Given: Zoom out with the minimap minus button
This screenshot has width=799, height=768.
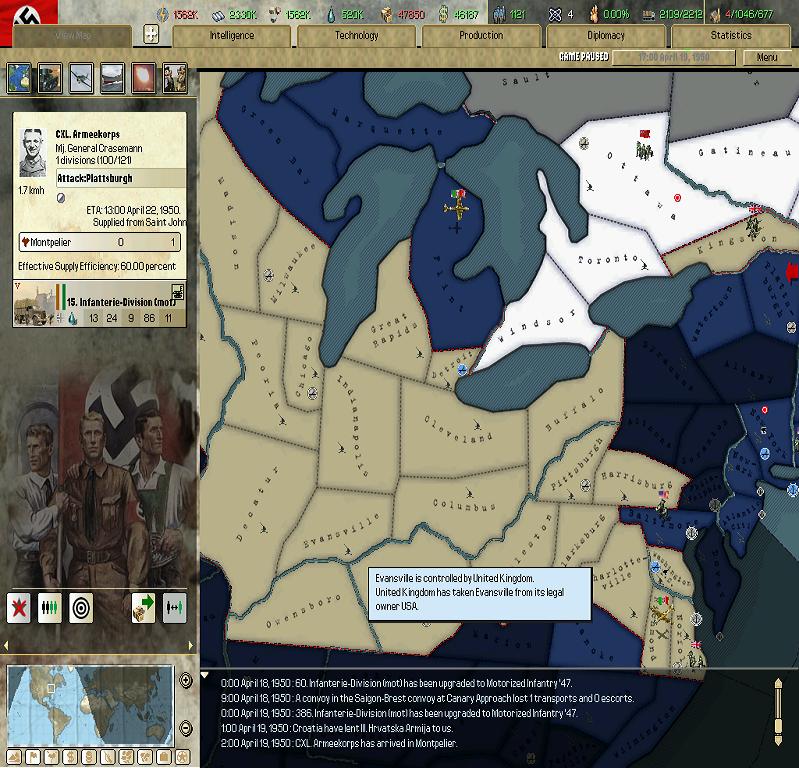Looking at the screenshot, I should point(186,727).
